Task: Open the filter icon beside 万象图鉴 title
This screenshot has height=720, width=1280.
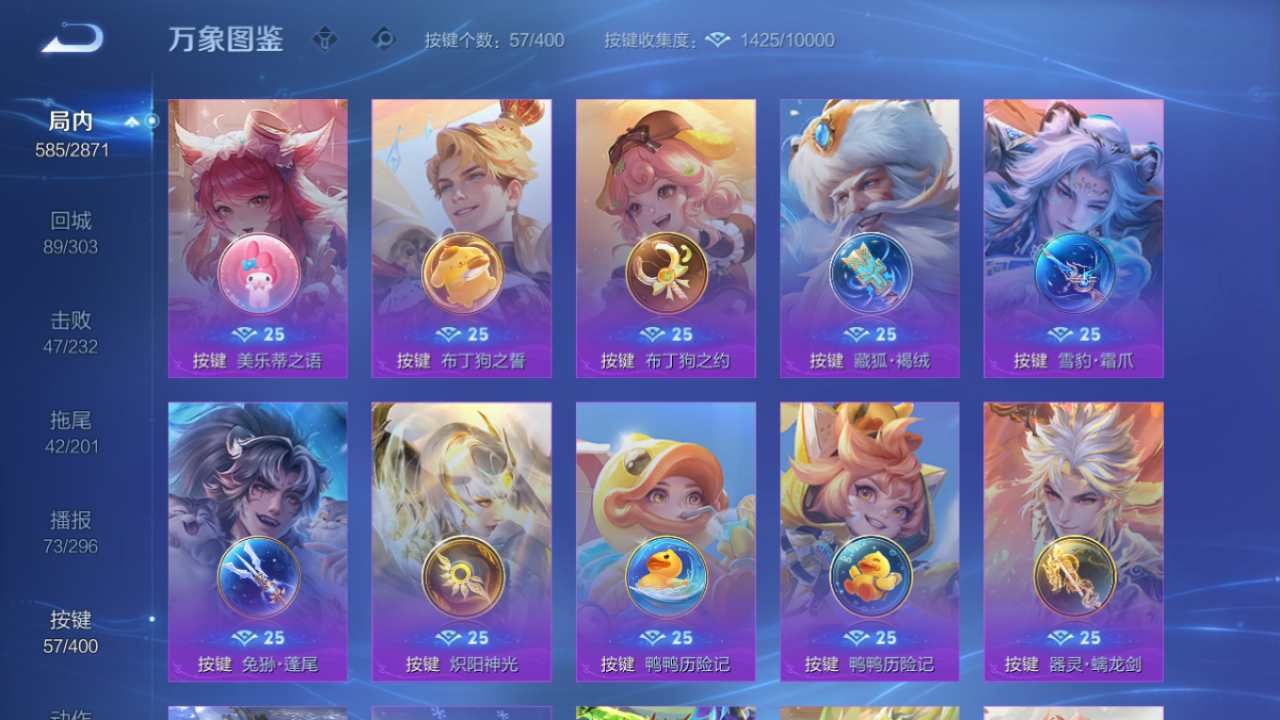Action: coord(324,40)
